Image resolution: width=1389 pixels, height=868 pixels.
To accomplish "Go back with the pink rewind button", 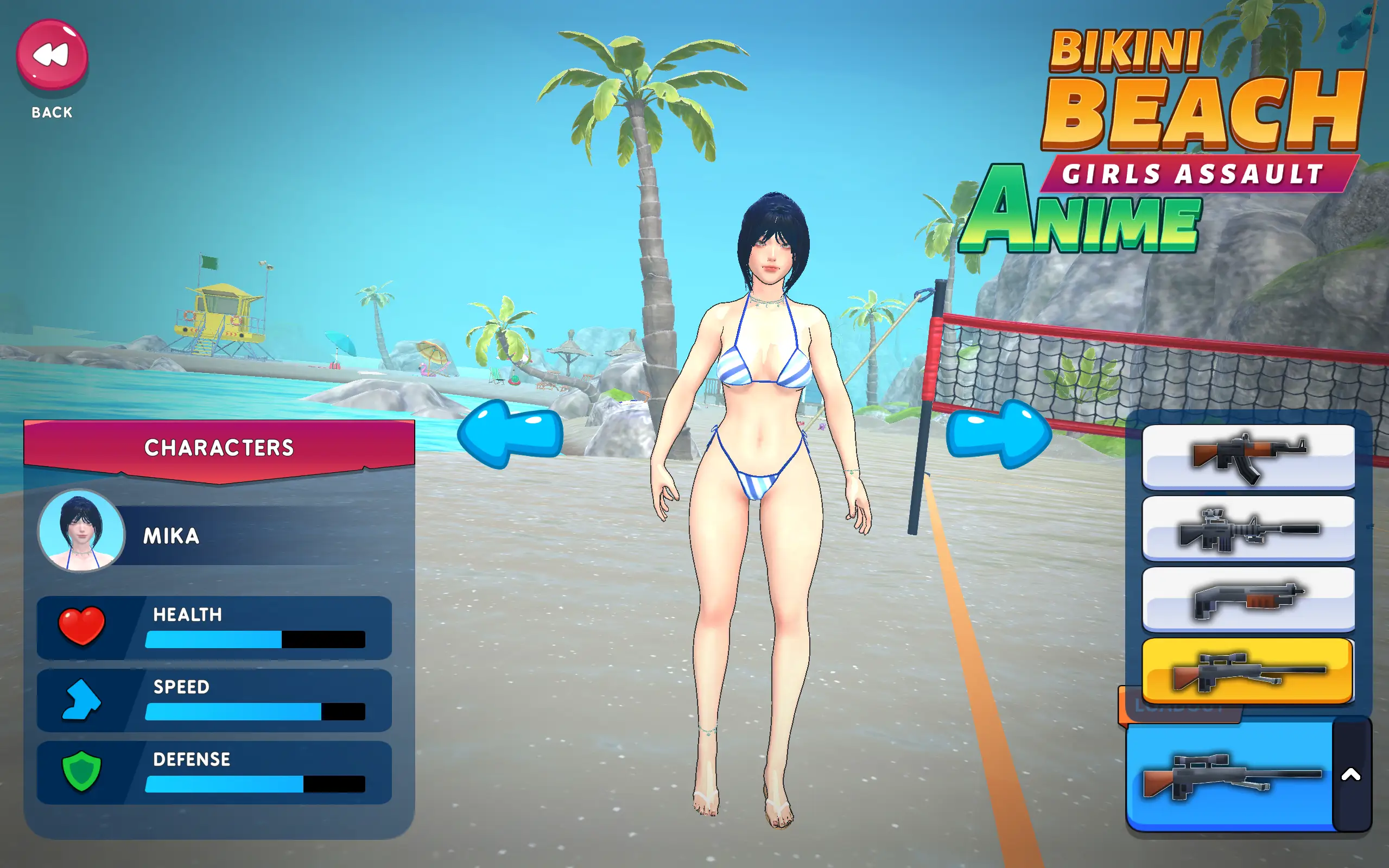I will coord(52,55).
